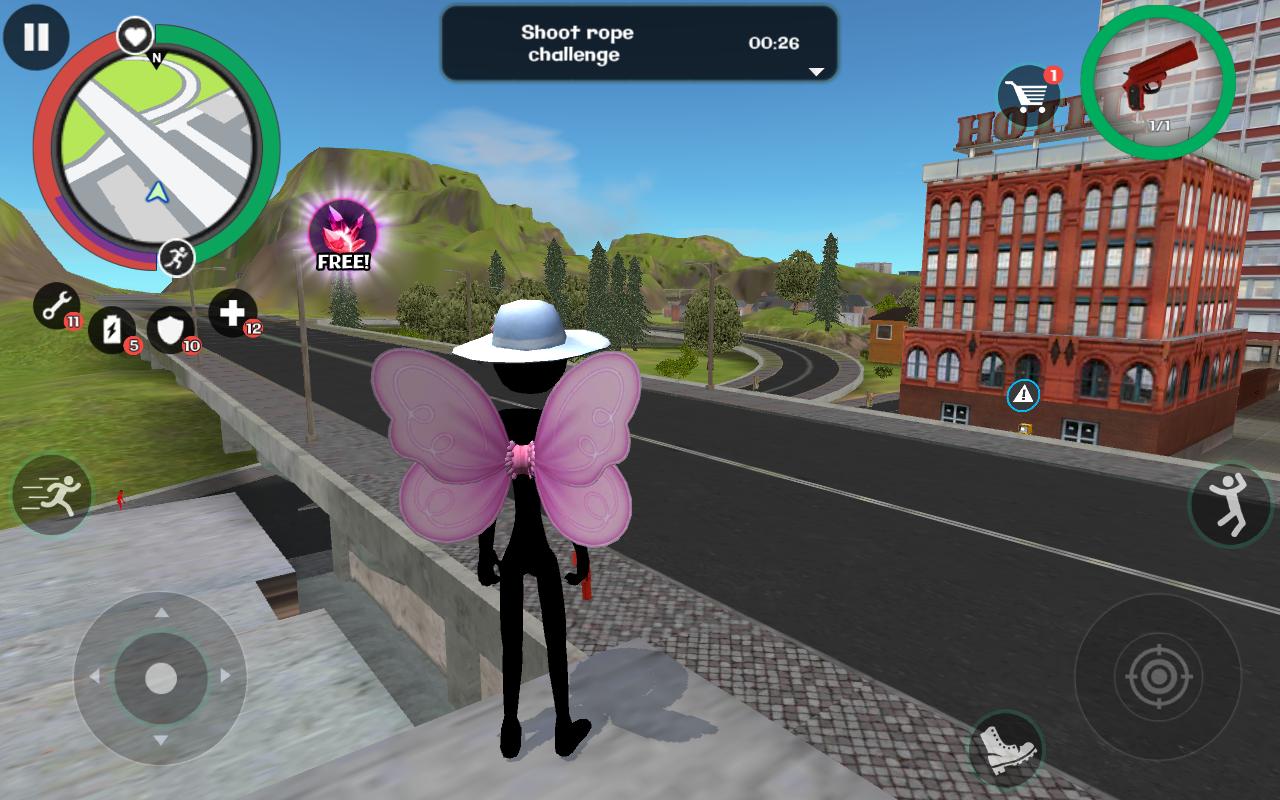Screen dimensions: 1280x800
Task: Open the pause menu
Action: coord(35,38)
